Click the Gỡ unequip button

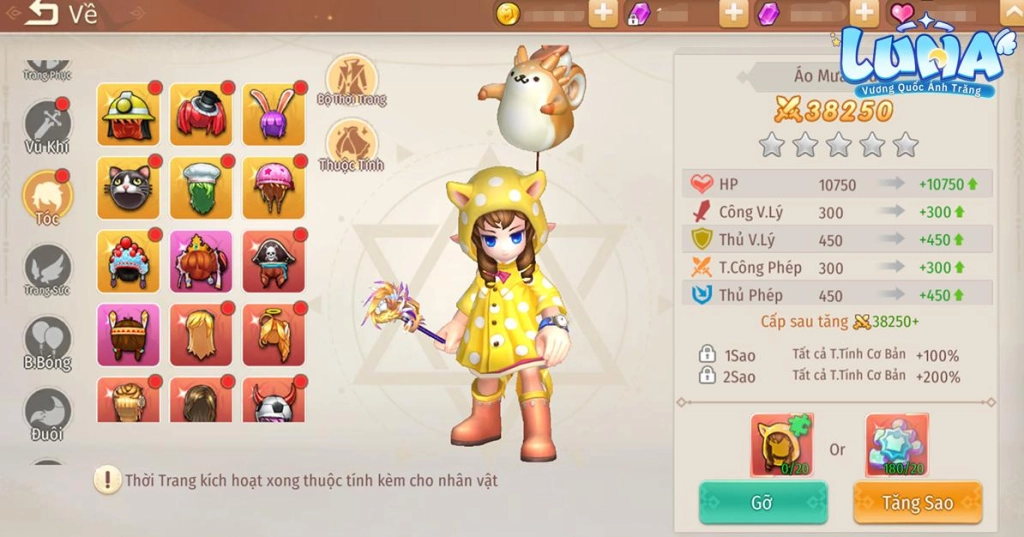tap(762, 502)
